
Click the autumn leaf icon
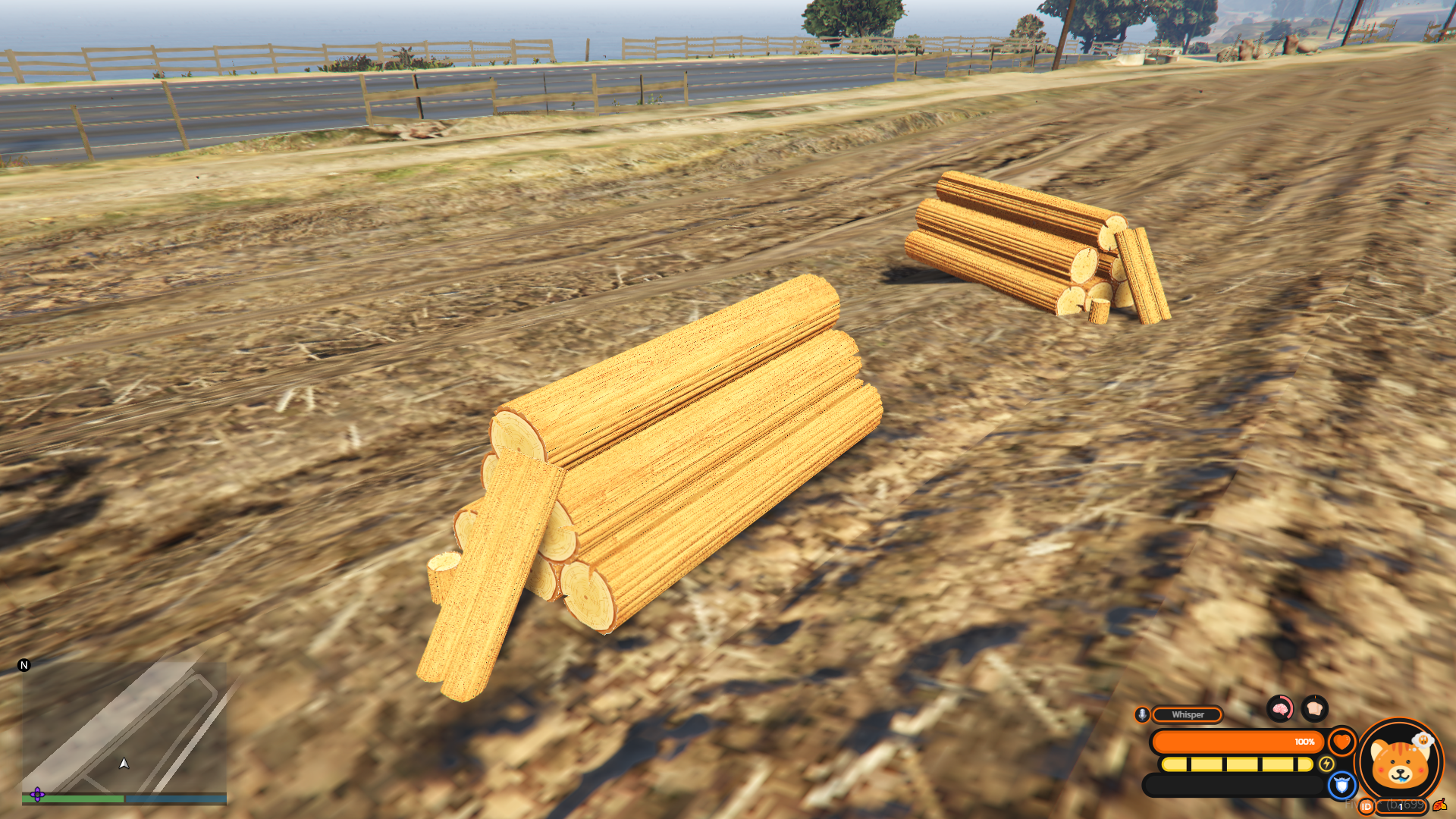pyautogui.click(x=1439, y=805)
